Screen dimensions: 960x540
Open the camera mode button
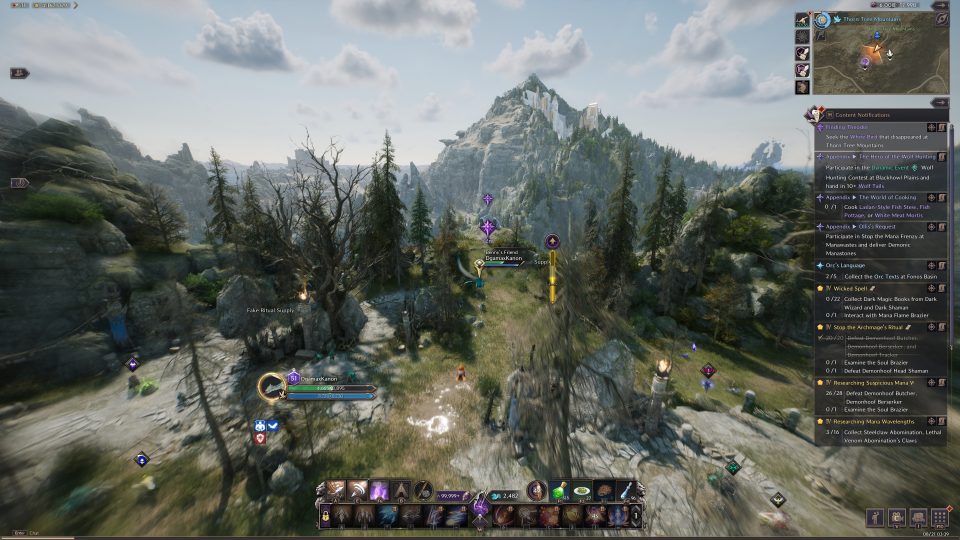tap(895, 517)
